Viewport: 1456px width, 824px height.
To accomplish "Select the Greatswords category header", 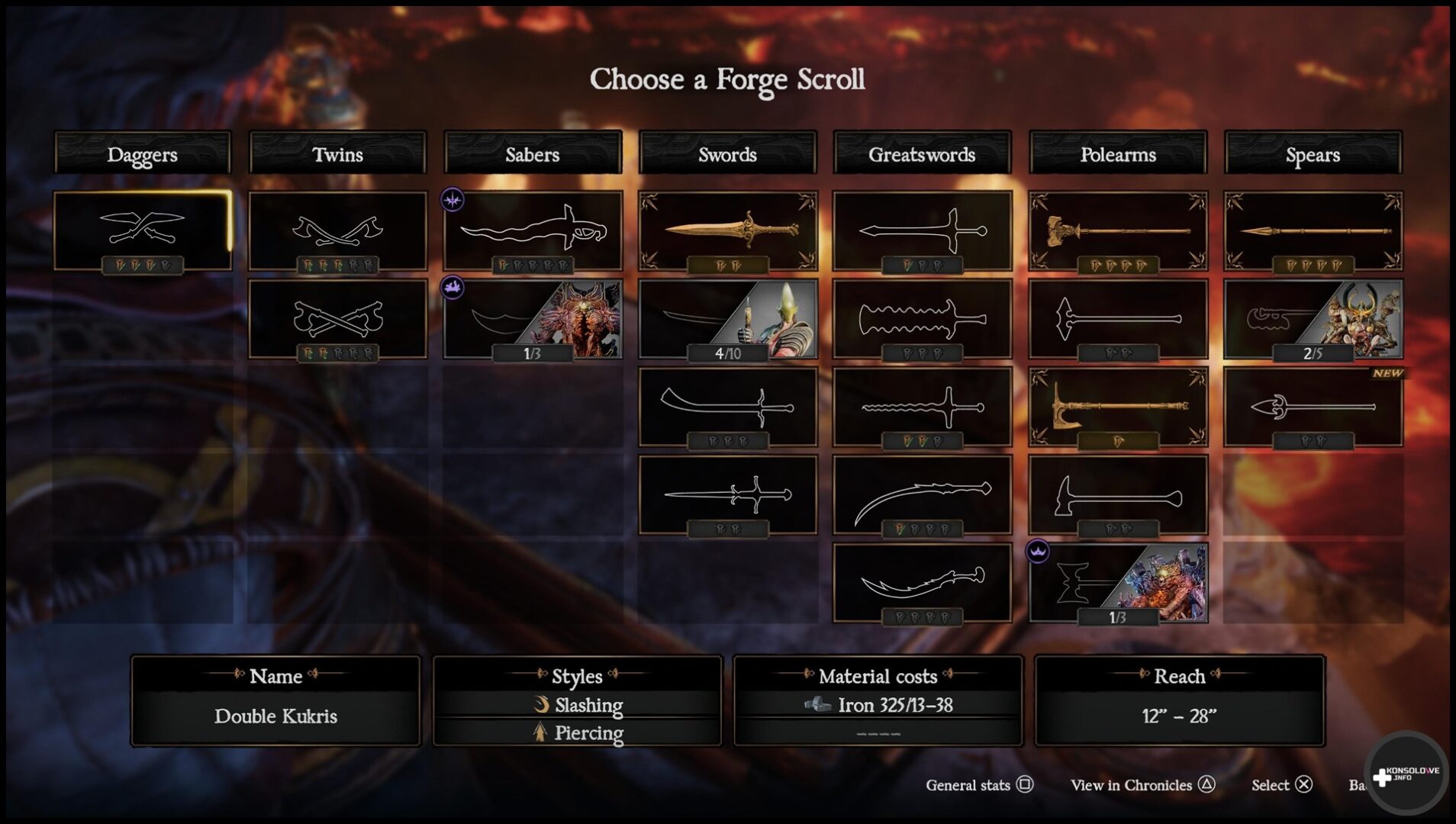I will click(x=922, y=153).
